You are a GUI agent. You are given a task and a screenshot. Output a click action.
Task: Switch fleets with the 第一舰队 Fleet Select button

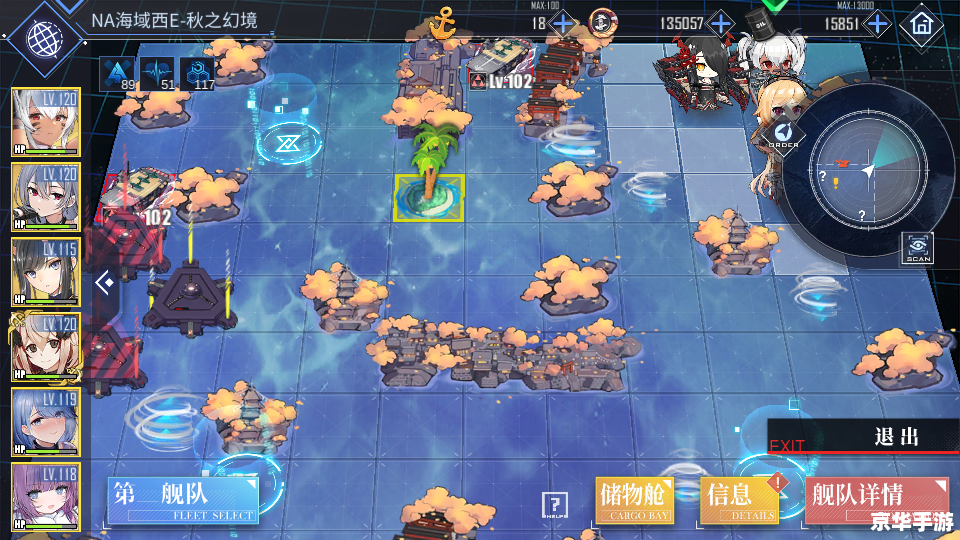click(183, 500)
